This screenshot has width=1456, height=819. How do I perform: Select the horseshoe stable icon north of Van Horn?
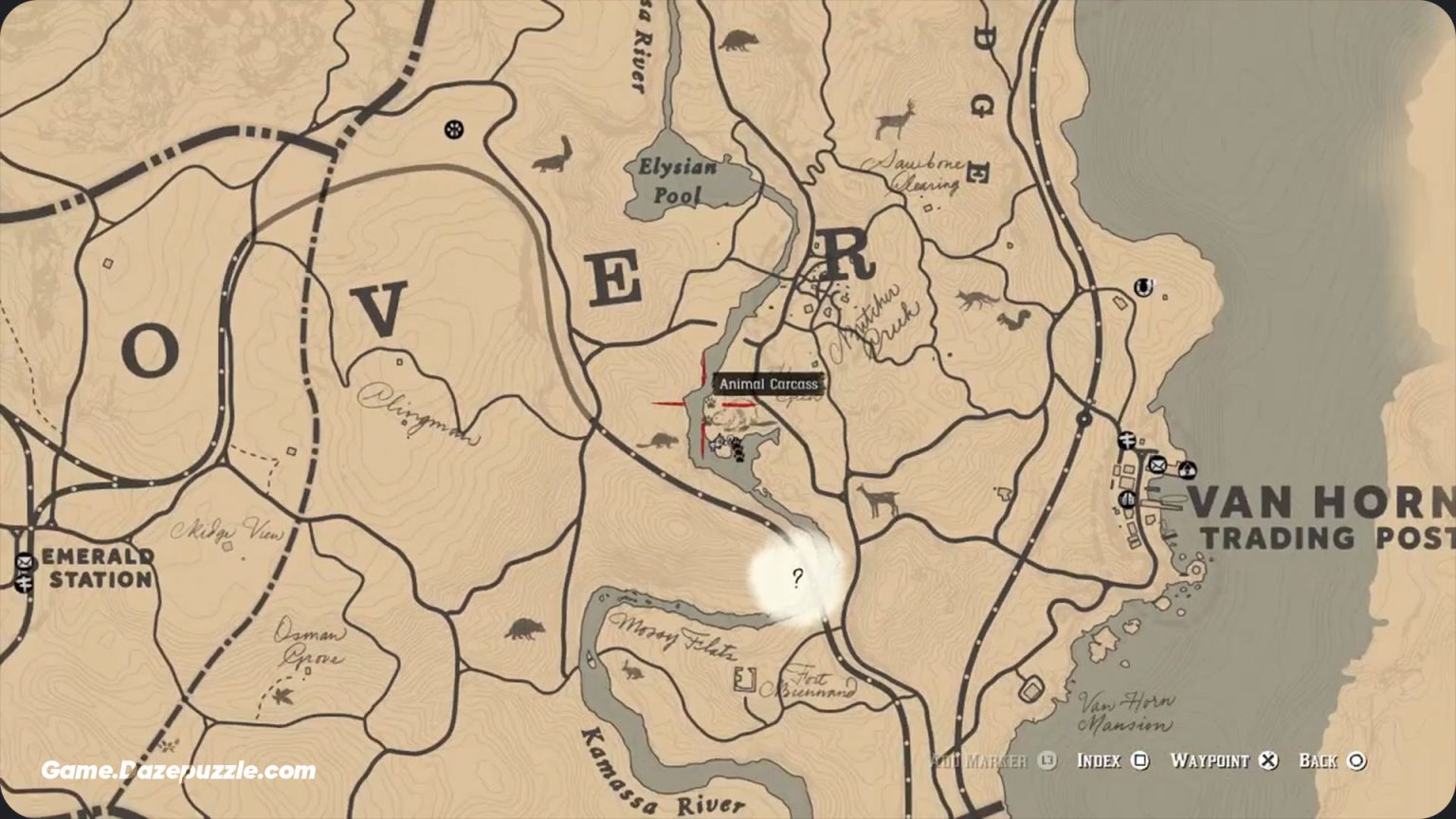[x=1142, y=286]
